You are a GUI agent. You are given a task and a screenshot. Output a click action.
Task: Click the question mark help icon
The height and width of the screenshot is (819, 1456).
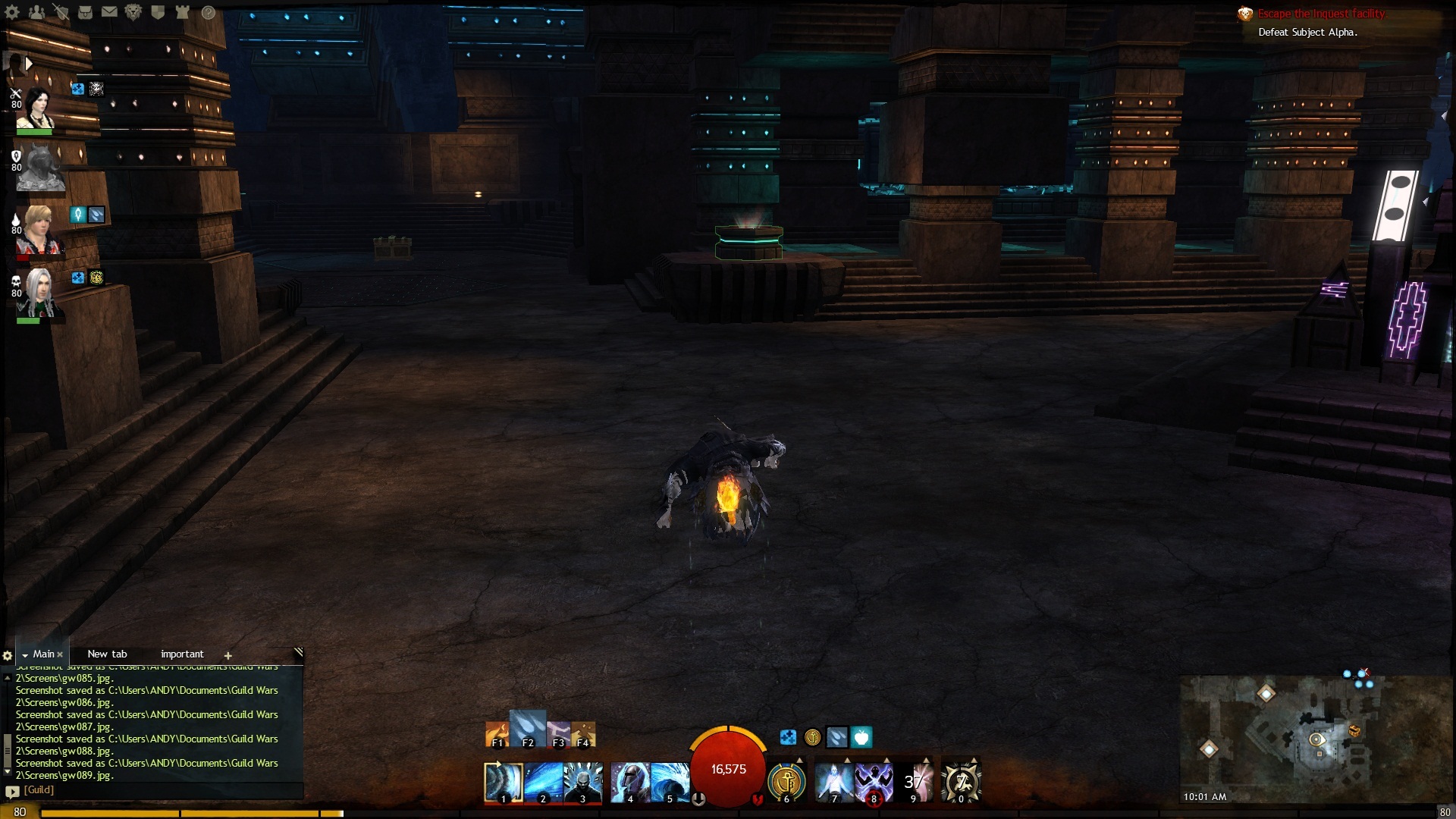(208, 12)
